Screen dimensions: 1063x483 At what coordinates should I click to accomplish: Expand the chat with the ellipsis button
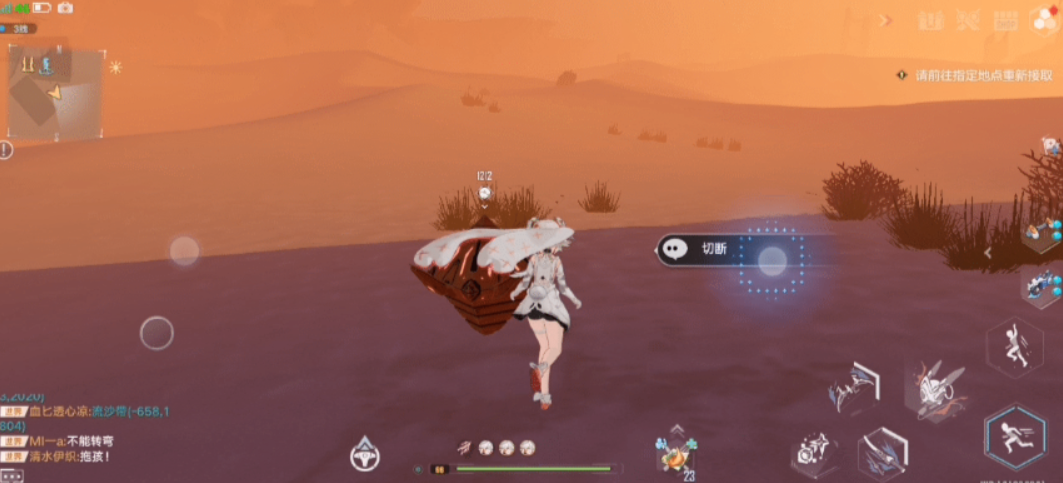point(11,476)
